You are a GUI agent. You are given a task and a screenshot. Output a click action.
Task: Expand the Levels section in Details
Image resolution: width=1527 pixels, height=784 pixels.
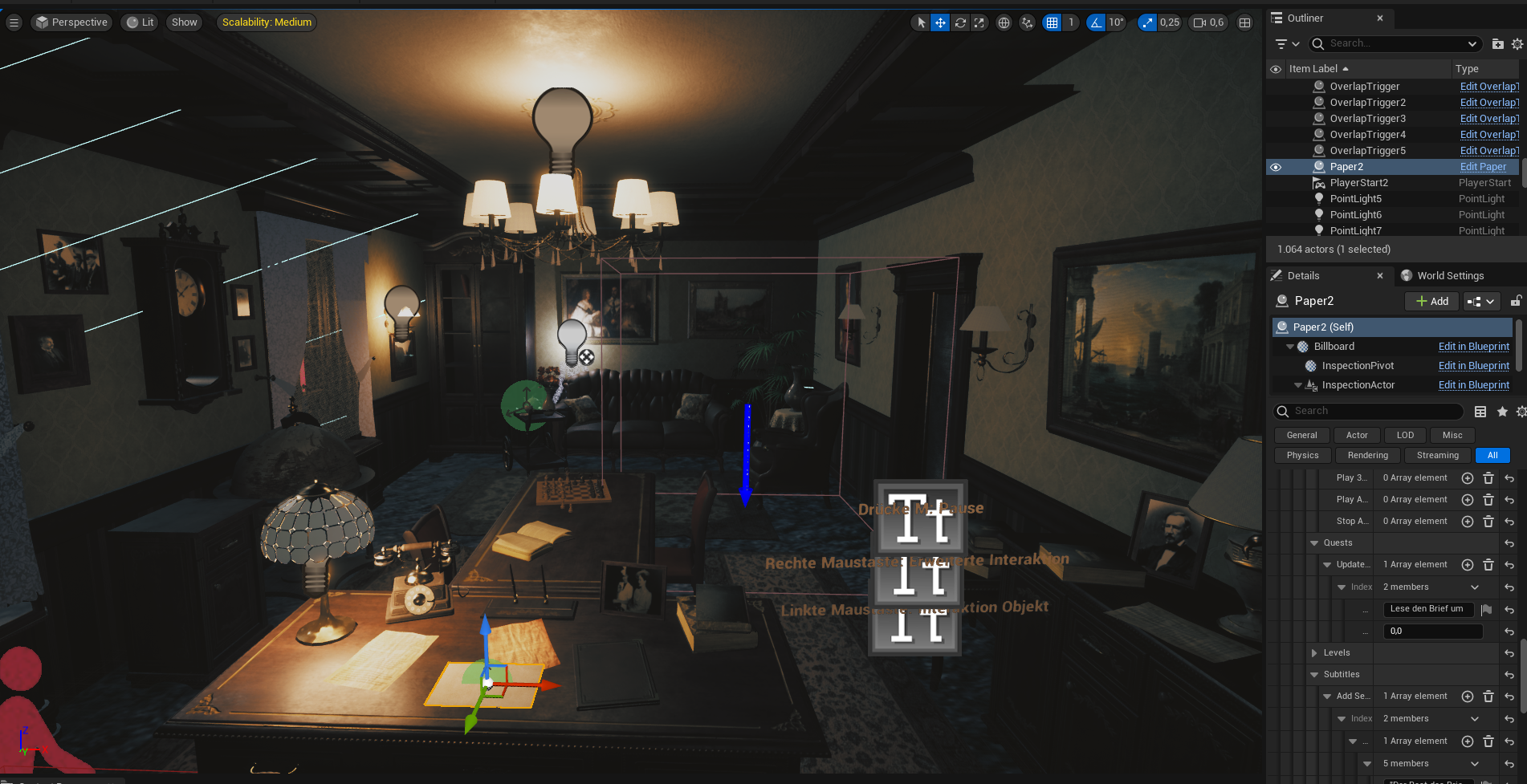tap(1314, 652)
